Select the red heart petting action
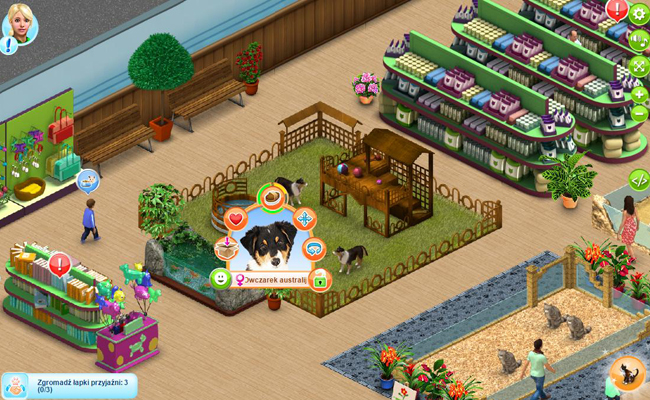Image resolution: width=650 pixels, height=400 pixels. 236,218
